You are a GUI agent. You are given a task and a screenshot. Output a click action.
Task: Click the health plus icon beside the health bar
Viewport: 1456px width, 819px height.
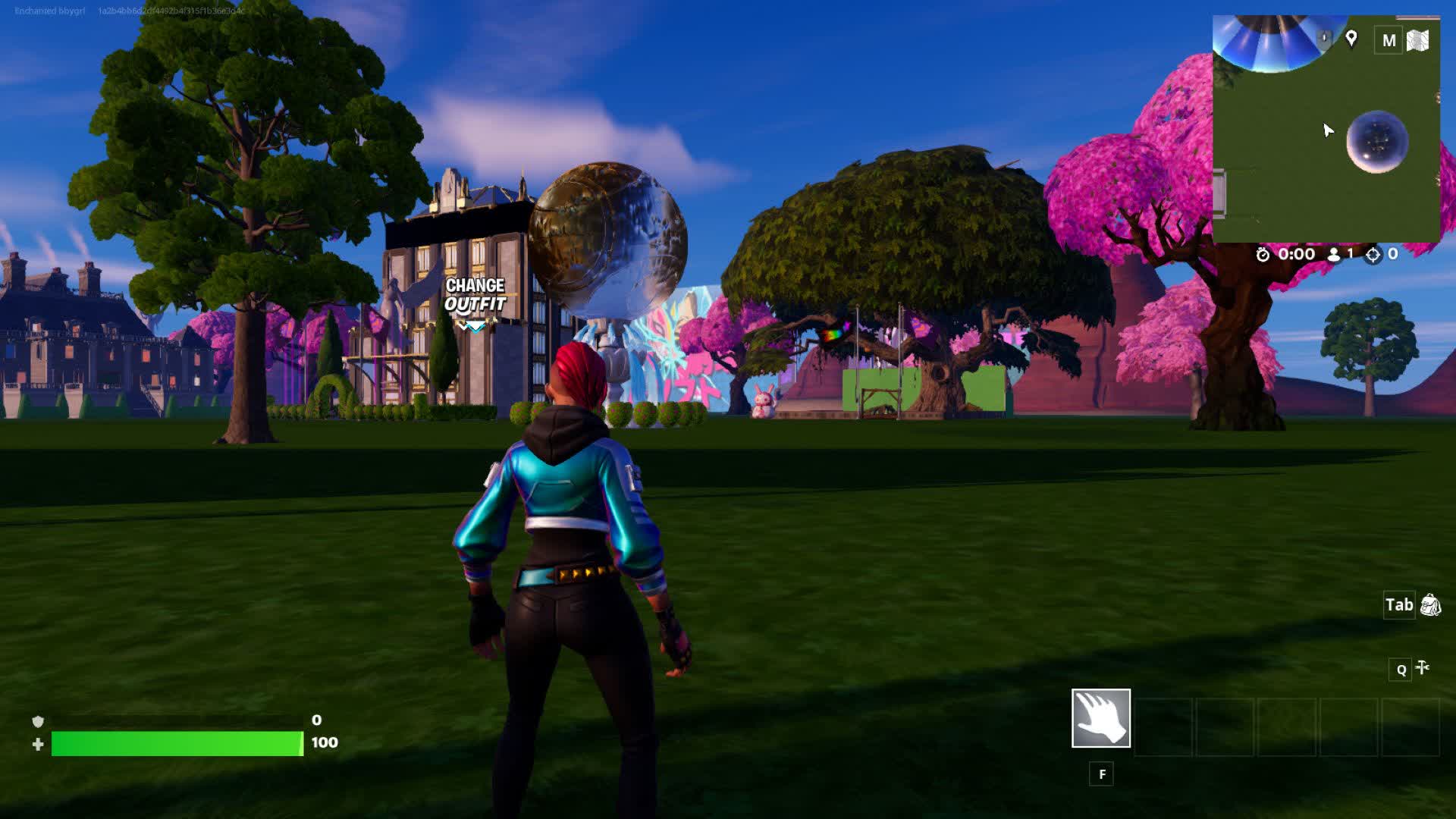click(x=36, y=745)
